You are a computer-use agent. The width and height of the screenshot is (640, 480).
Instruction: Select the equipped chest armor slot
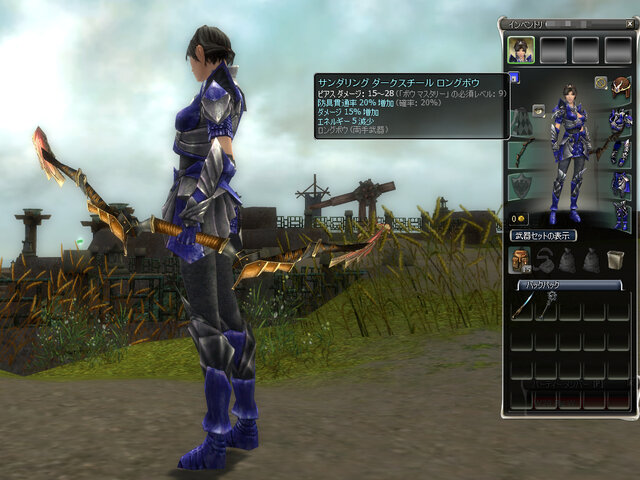tap(620, 121)
